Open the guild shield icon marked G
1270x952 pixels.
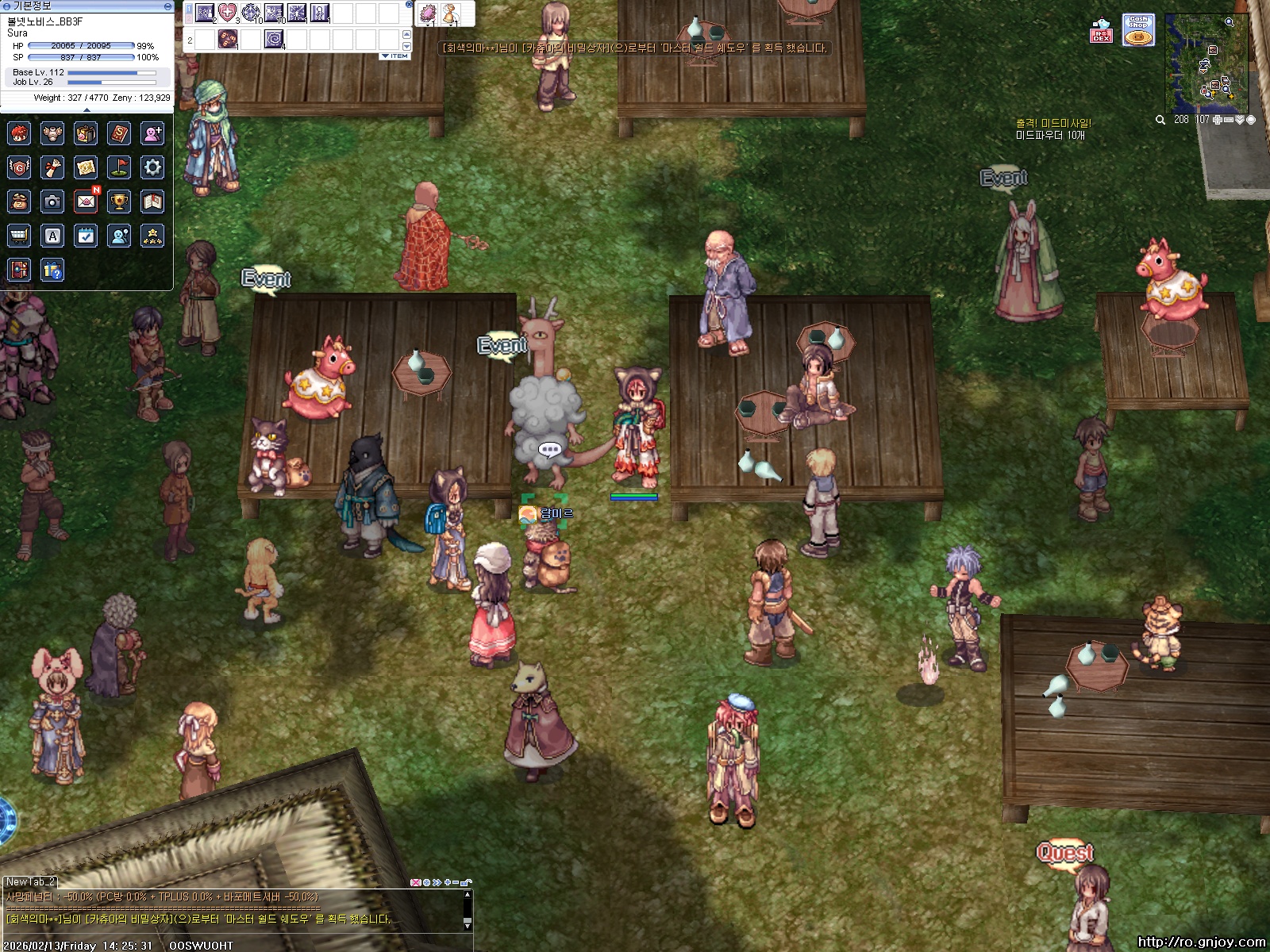(19, 167)
